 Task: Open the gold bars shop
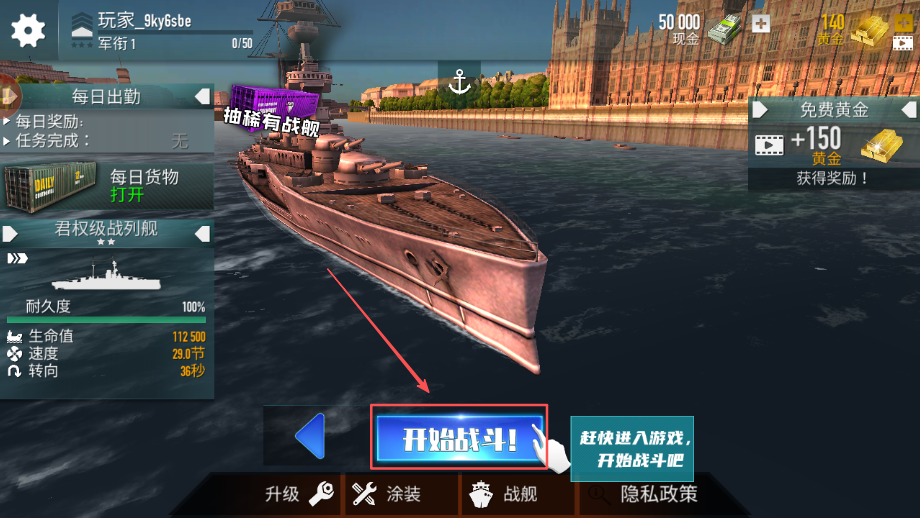tap(867, 29)
